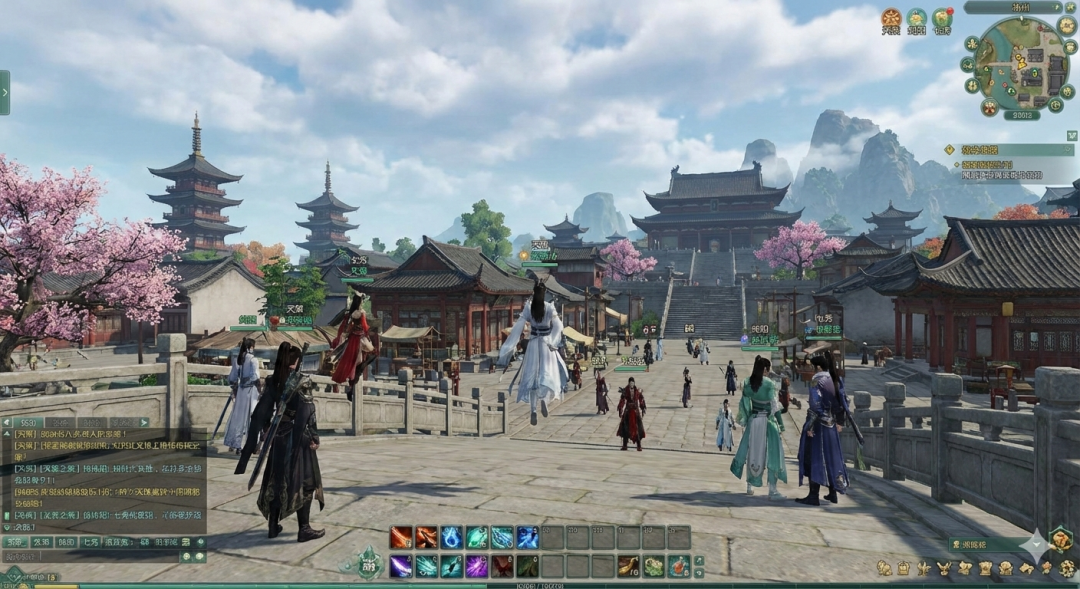
Task: Click the red fan icon beside the minimap
Action: [990, 107]
